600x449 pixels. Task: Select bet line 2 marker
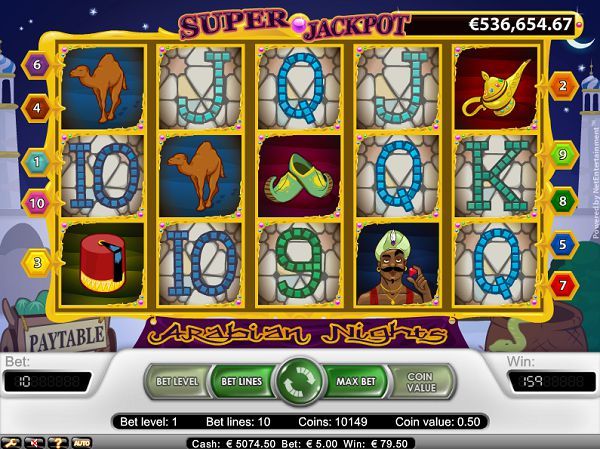coord(562,86)
